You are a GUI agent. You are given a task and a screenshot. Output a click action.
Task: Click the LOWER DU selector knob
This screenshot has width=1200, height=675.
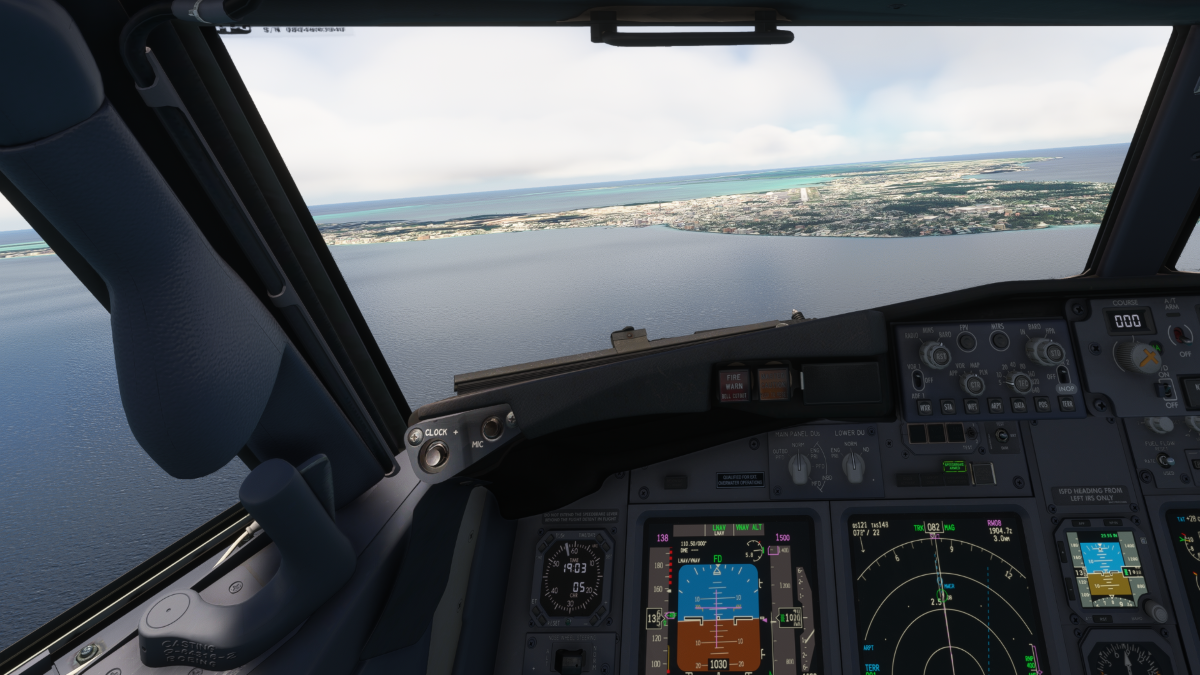tap(853, 465)
